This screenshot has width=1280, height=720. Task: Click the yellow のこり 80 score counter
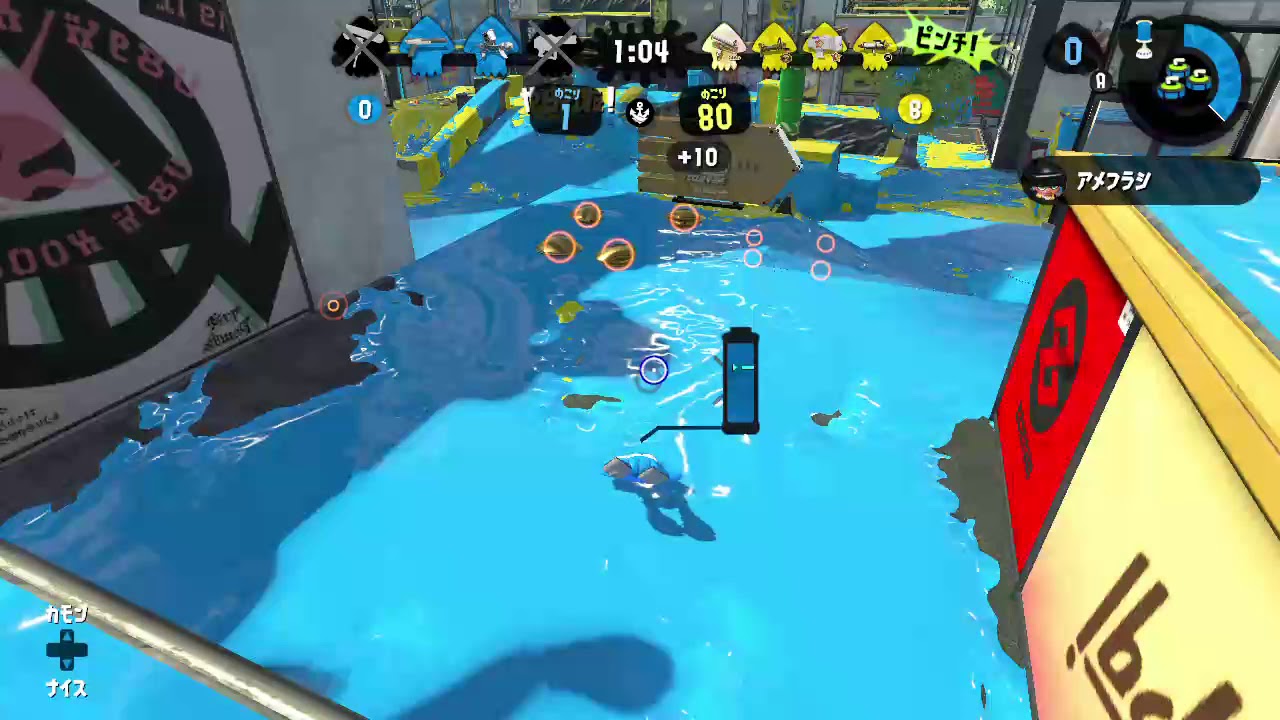pos(712,110)
